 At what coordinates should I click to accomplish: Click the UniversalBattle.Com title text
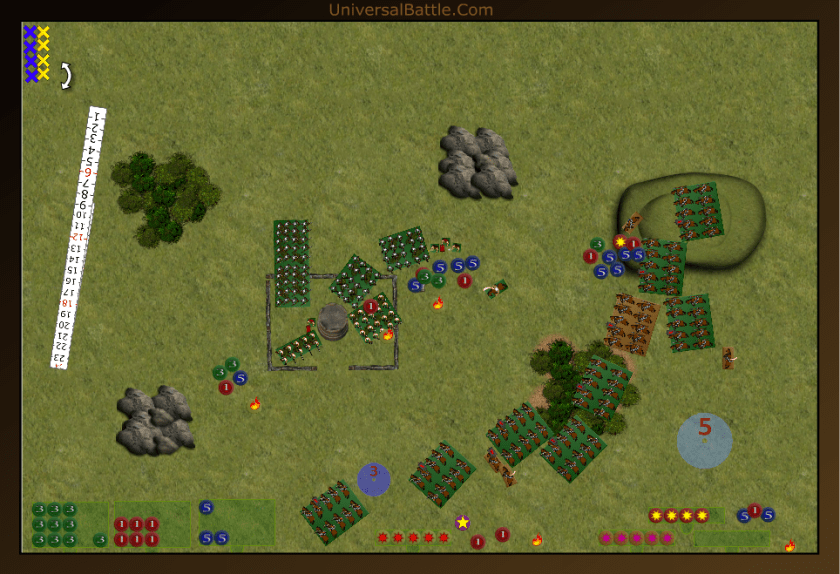(410, 10)
